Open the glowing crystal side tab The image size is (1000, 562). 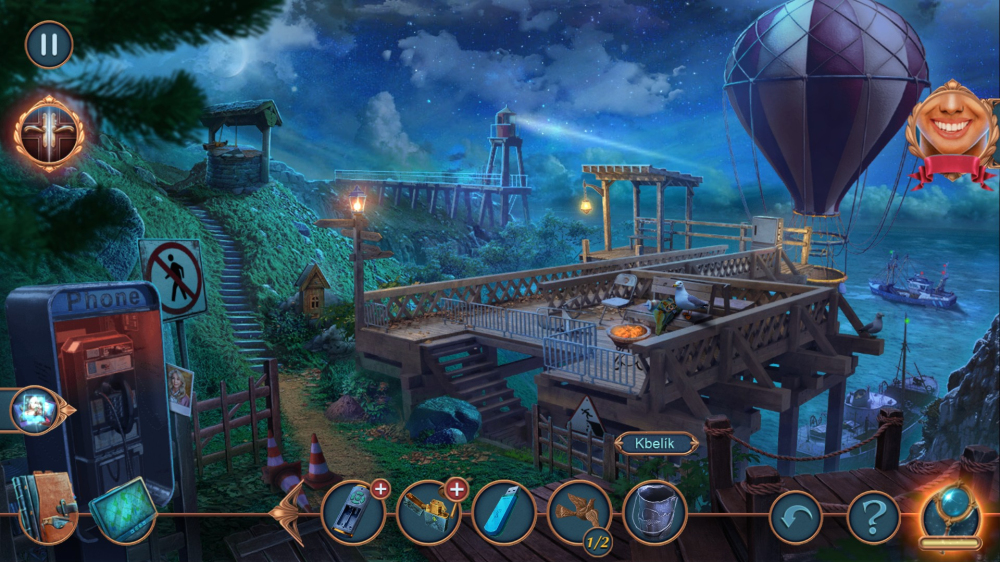[36, 410]
